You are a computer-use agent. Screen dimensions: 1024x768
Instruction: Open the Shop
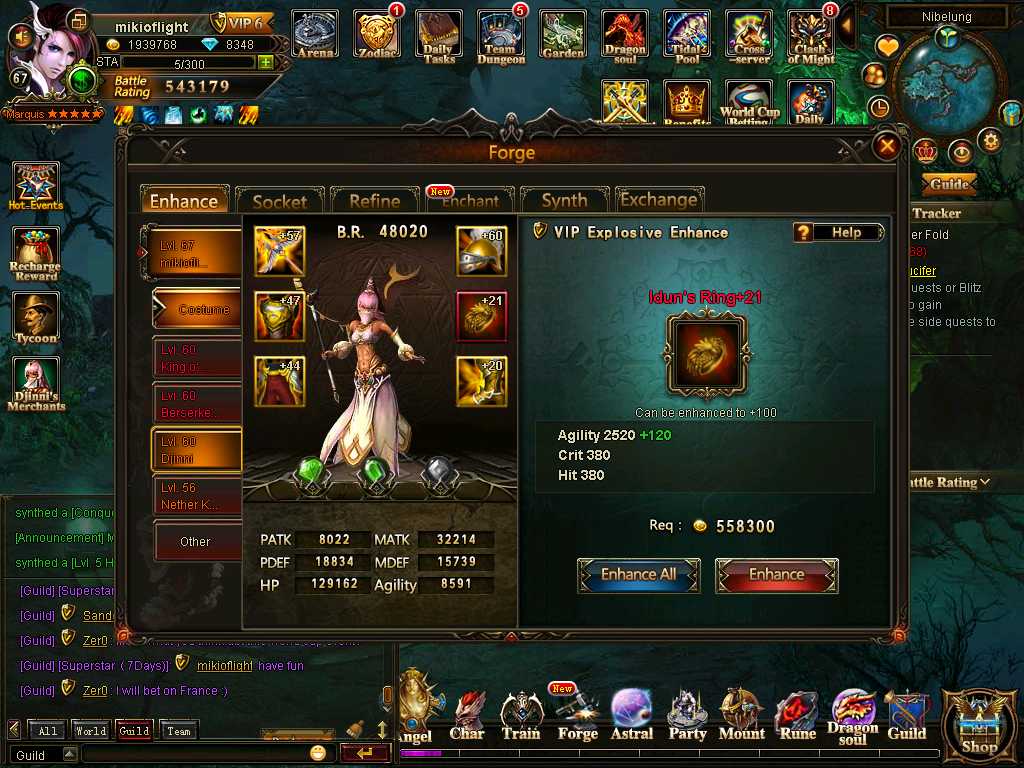(979, 724)
